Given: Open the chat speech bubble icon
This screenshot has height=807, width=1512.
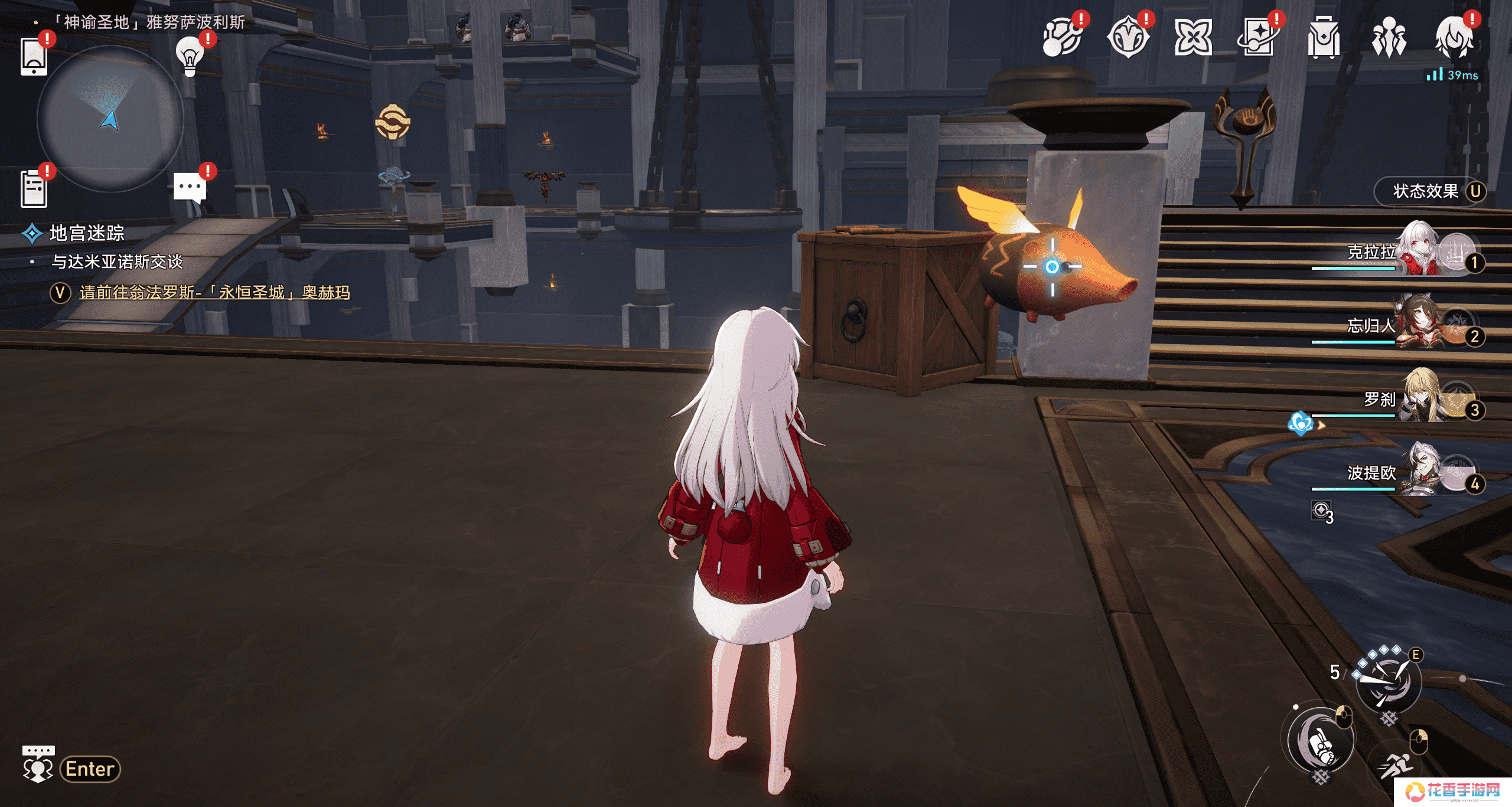Looking at the screenshot, I should pos(190,188).
